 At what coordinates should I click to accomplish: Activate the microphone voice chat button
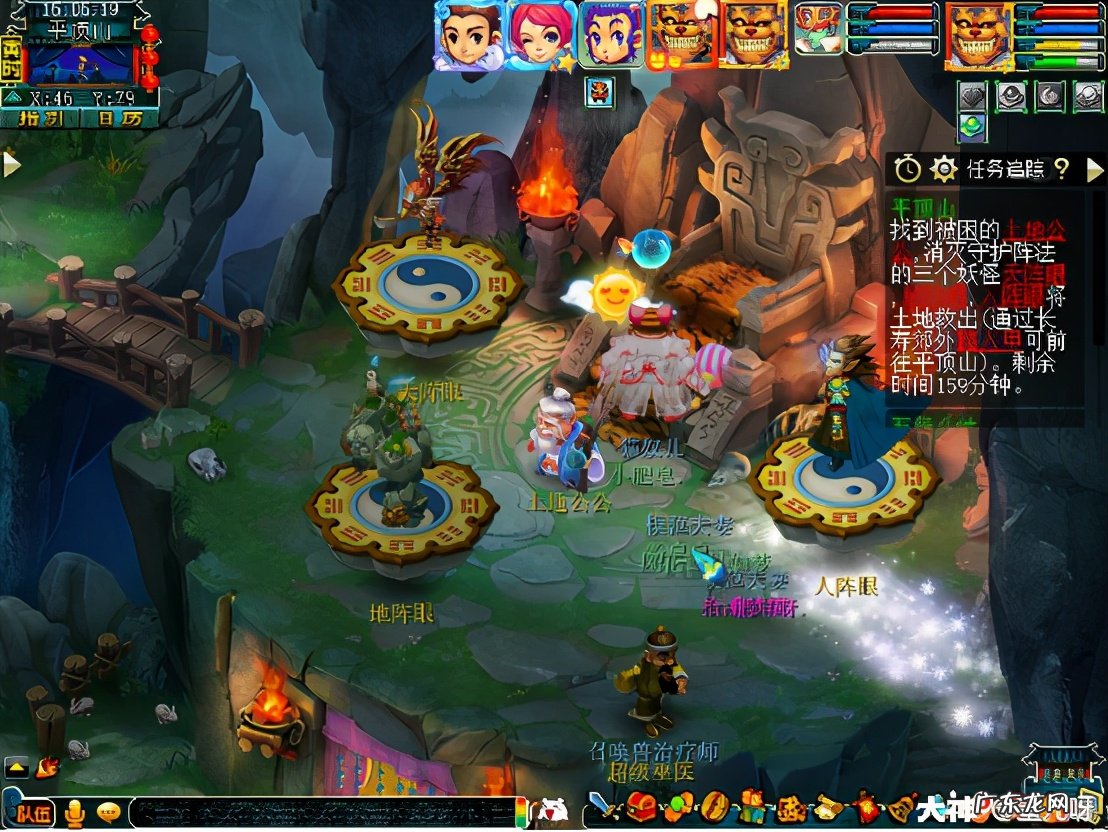point(74,813)
